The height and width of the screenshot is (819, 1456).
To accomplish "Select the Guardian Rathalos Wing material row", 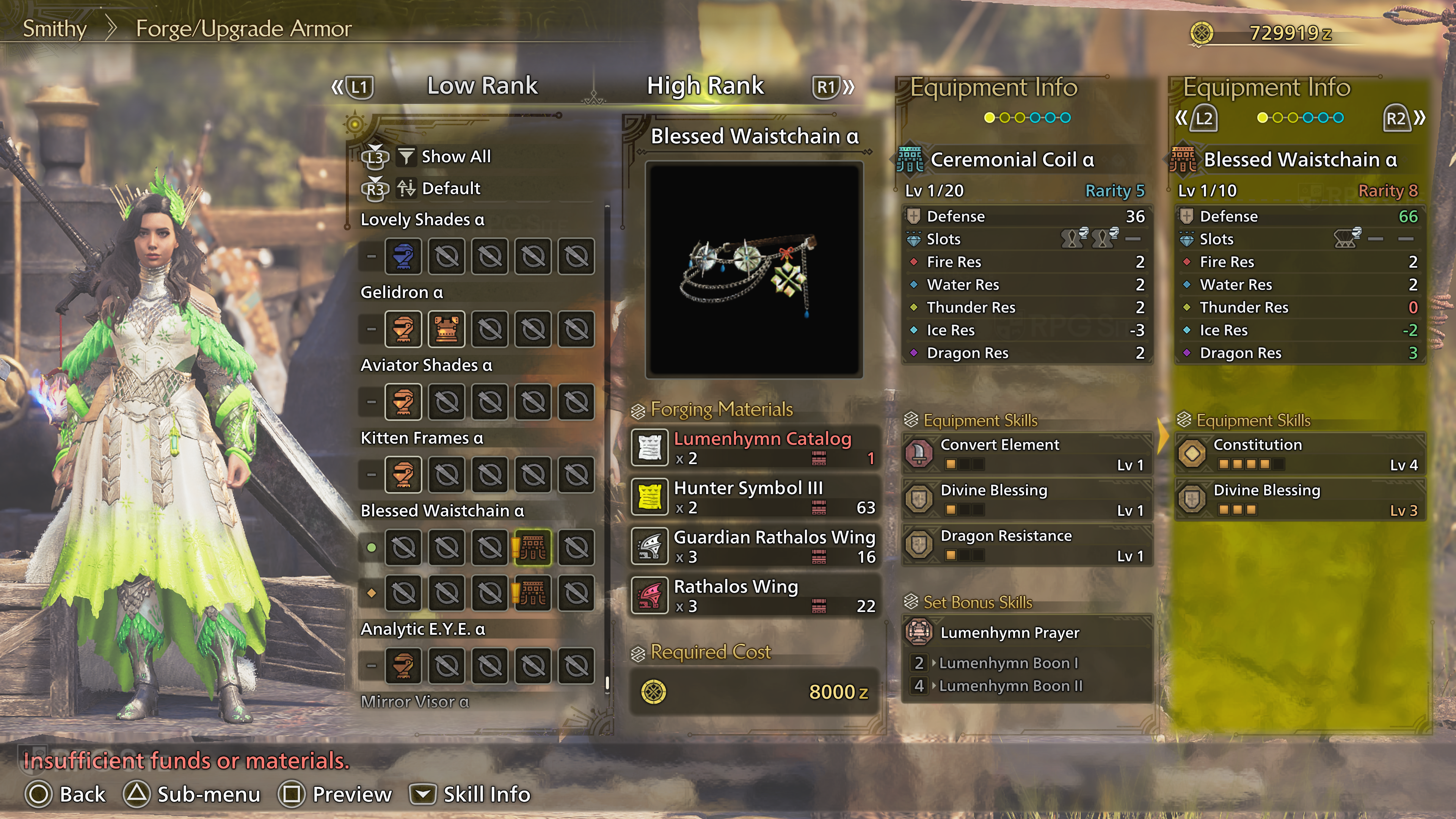I will point(755,546).
